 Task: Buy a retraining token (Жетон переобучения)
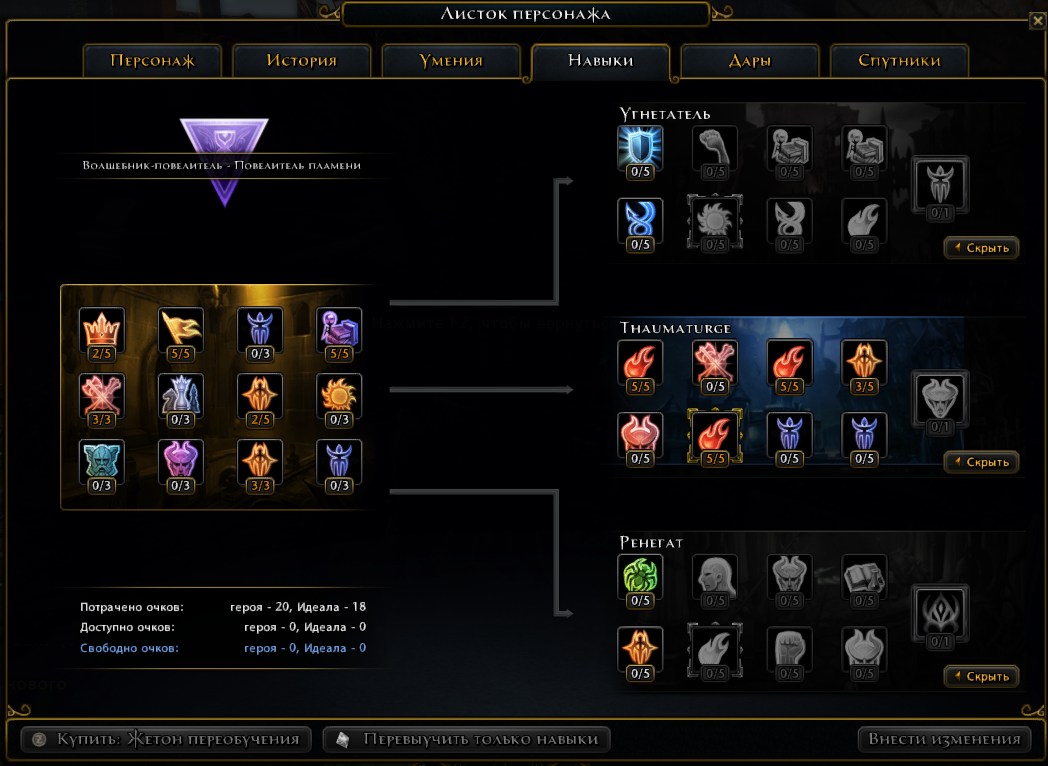166,740
